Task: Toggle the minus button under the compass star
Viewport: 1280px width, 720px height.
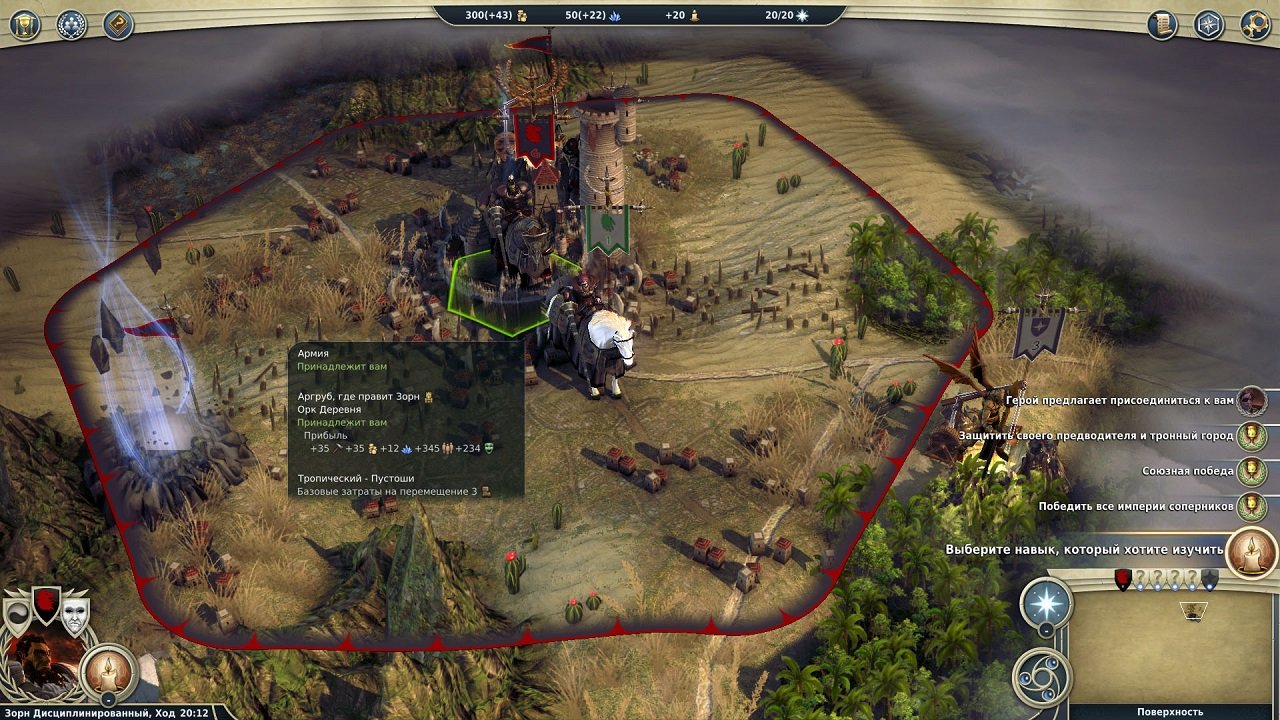Action: (1046, 632)
